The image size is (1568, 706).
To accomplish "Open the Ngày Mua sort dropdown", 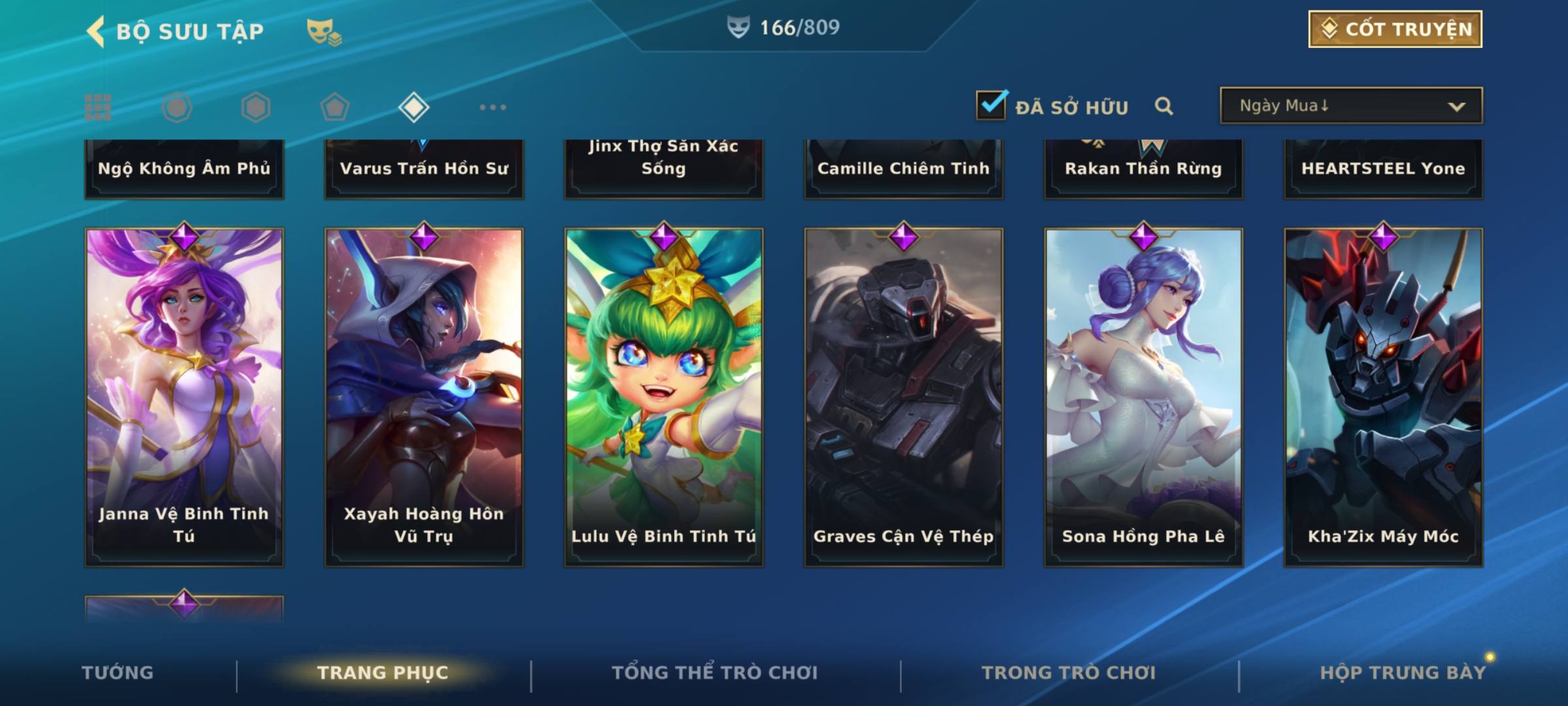I will [1350, 106].
